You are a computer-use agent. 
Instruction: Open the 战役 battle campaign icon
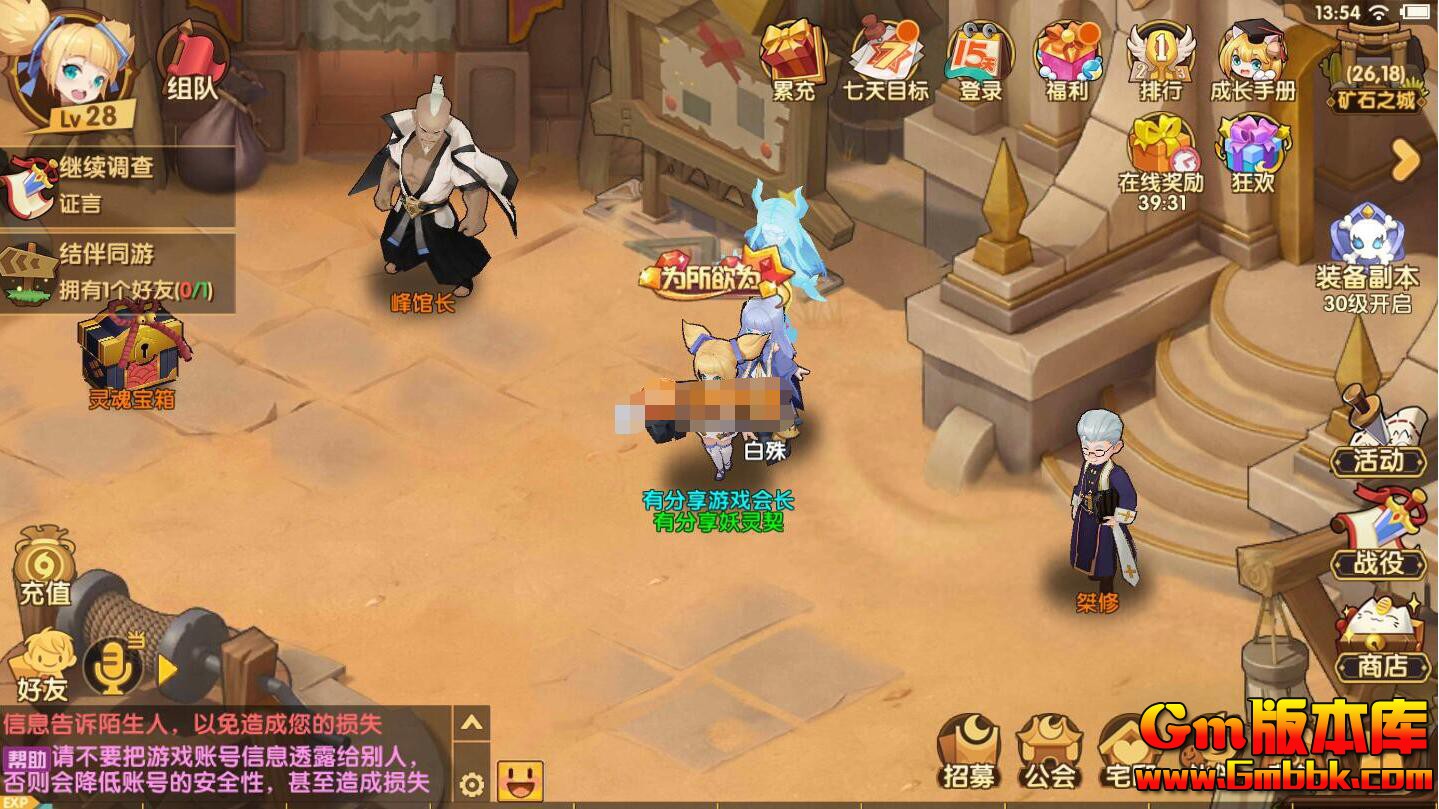(x=1379, y=530)
